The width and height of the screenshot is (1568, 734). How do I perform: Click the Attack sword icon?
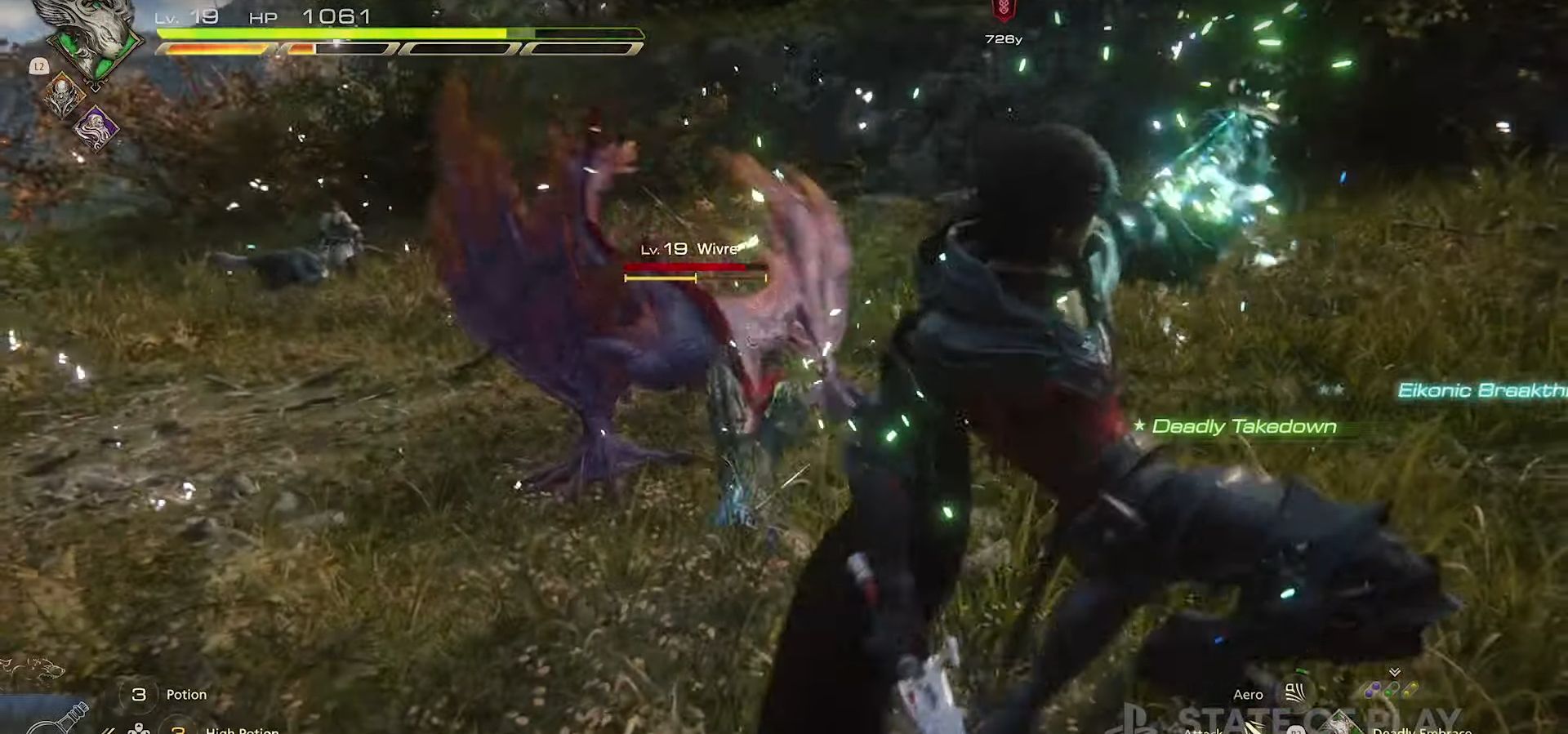pos(1251,723)
